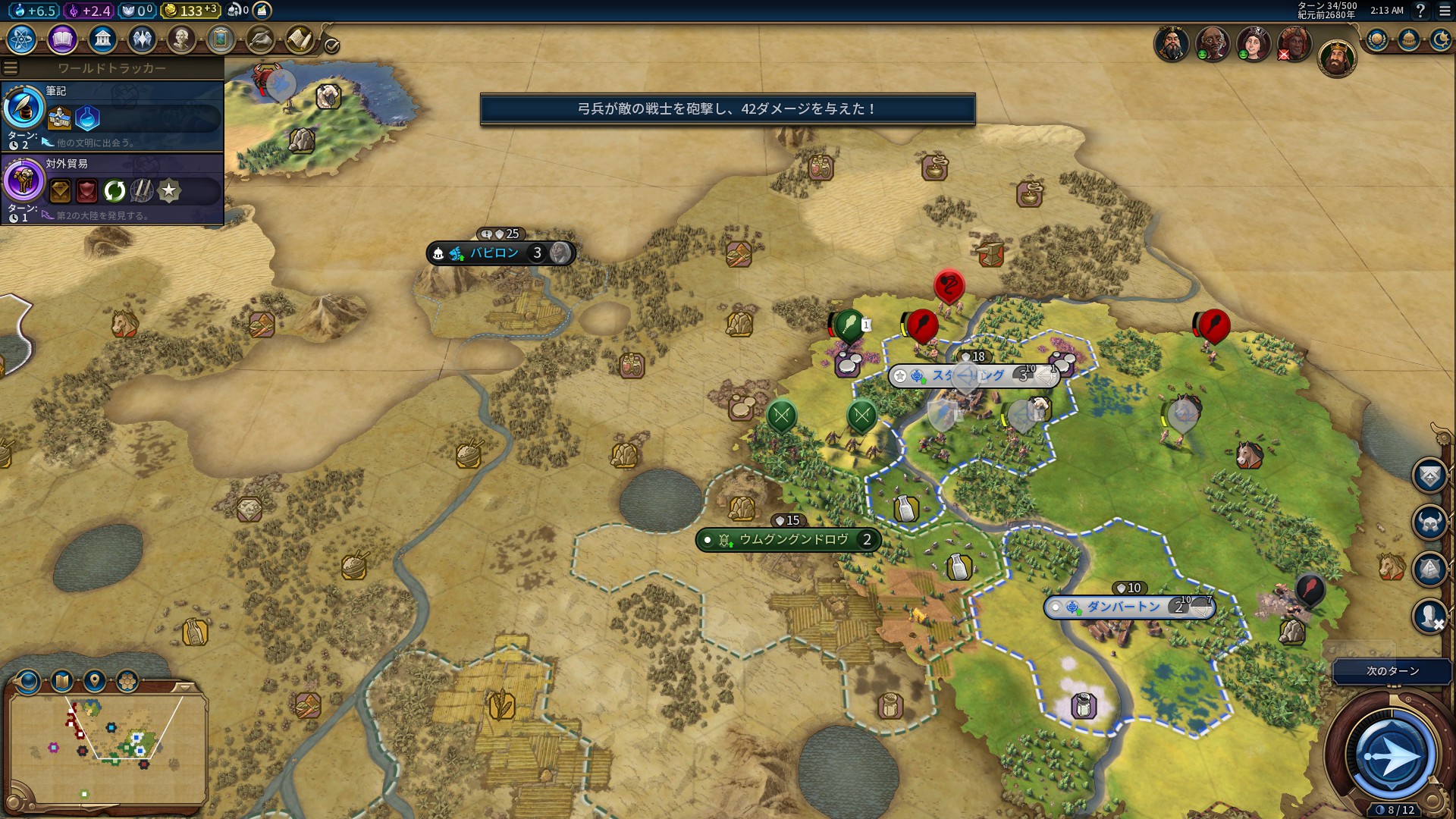The height and width of the screenshot is (819, 1456).
Task: Open the minimap lens options map icon
Action: pyautogui.click(x=62, y=680)
